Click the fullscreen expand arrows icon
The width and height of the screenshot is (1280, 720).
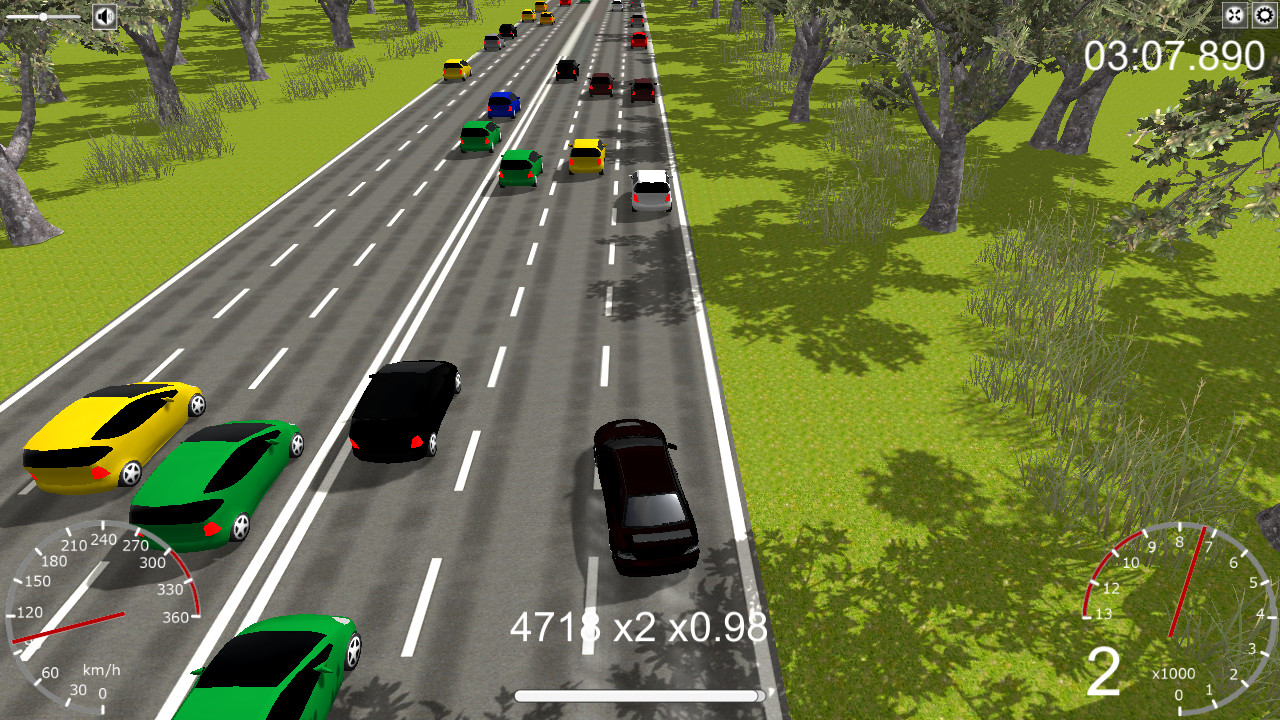[1234, 15]
